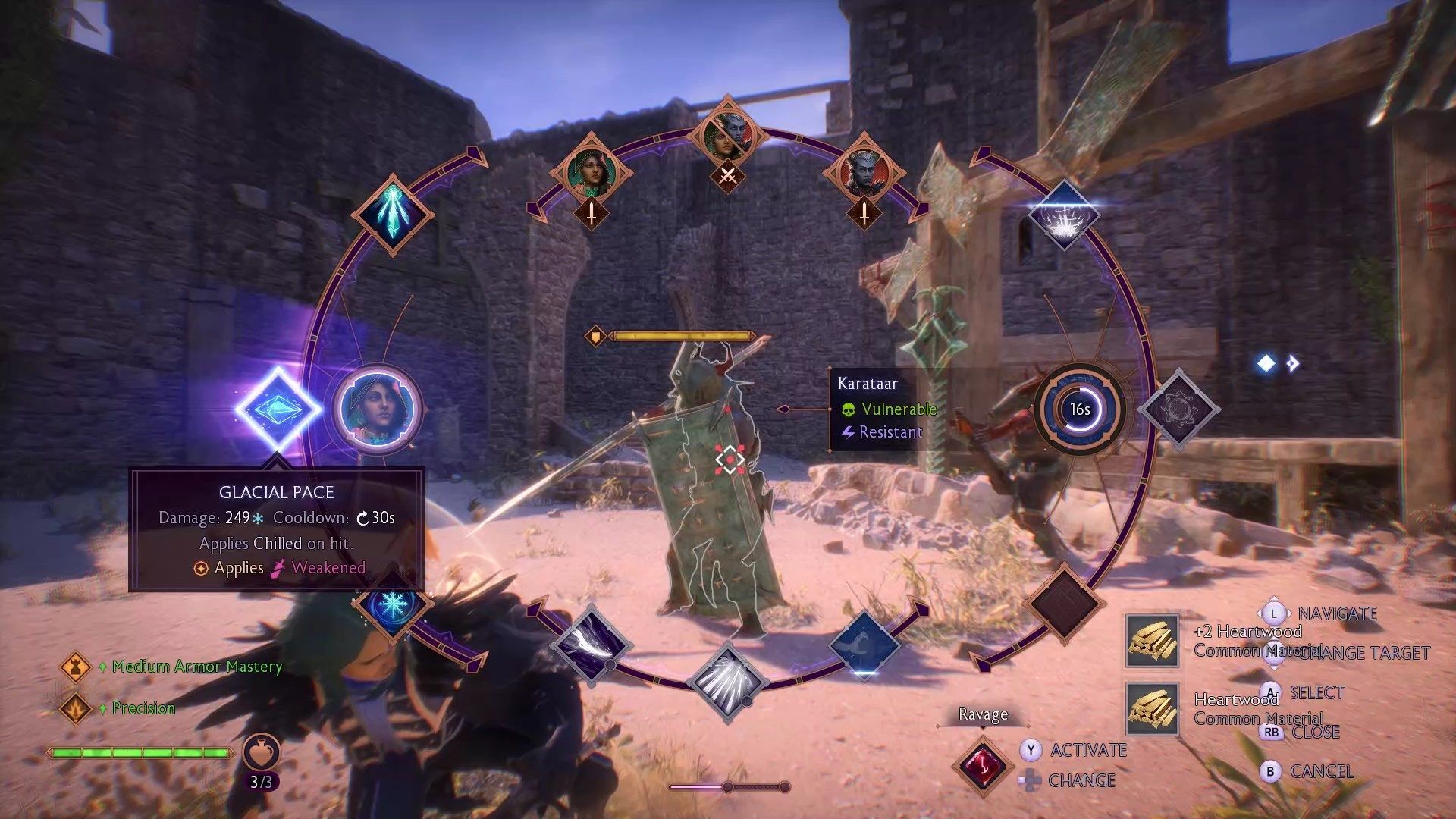Choose the companion portrait beside Glacial Pace

tap(377, 409)
